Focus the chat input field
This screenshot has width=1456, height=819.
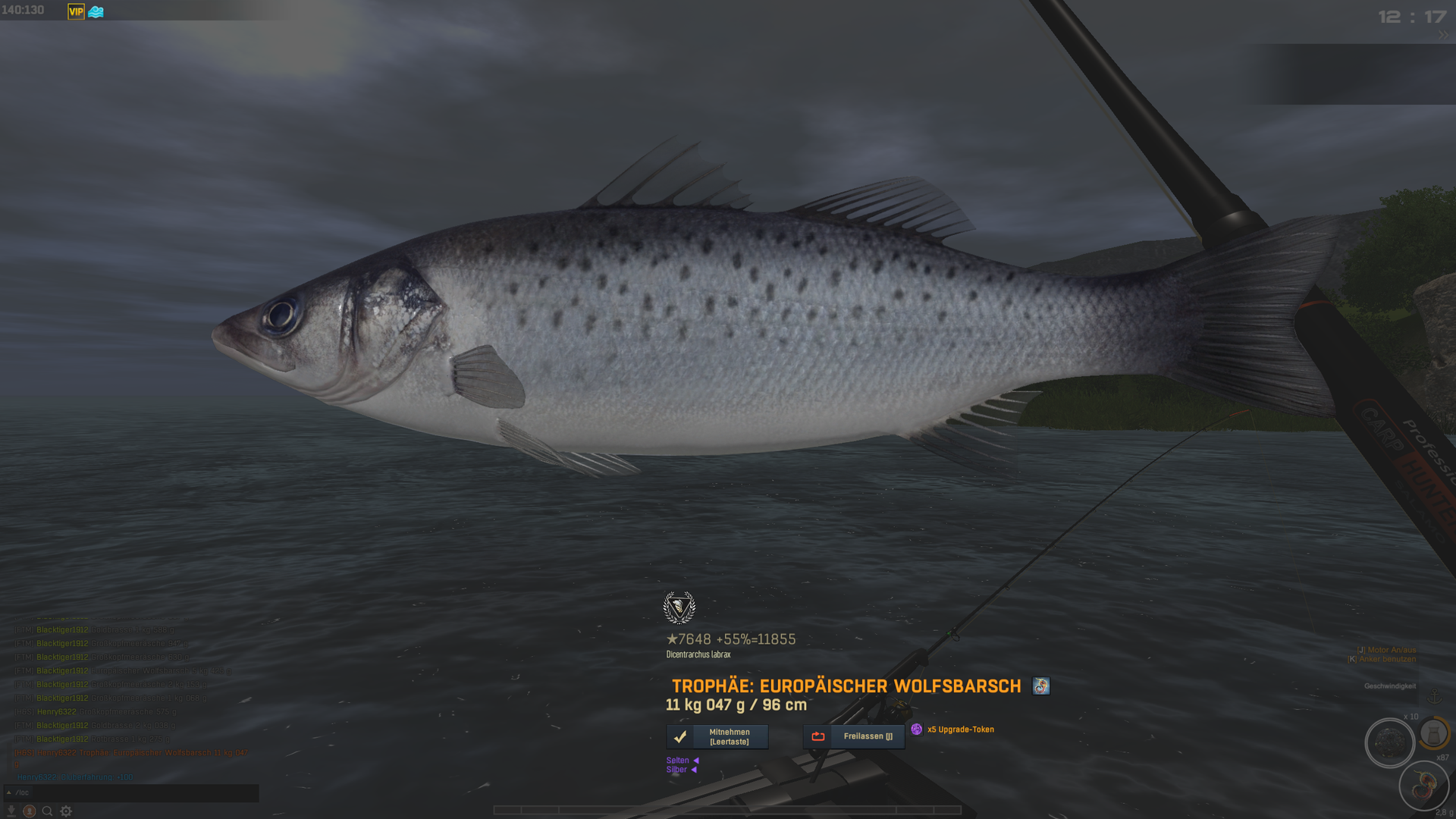pos(136,792)
